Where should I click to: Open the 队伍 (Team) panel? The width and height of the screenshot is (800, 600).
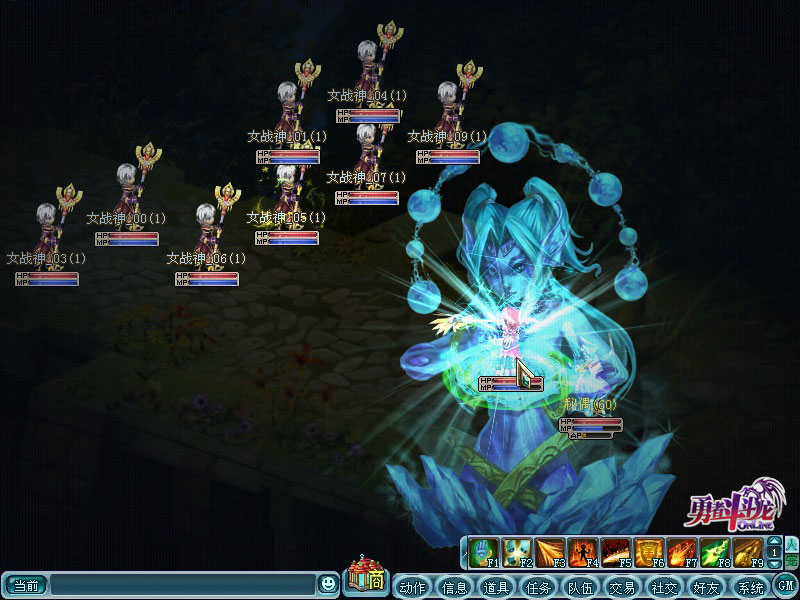[581, 587]
